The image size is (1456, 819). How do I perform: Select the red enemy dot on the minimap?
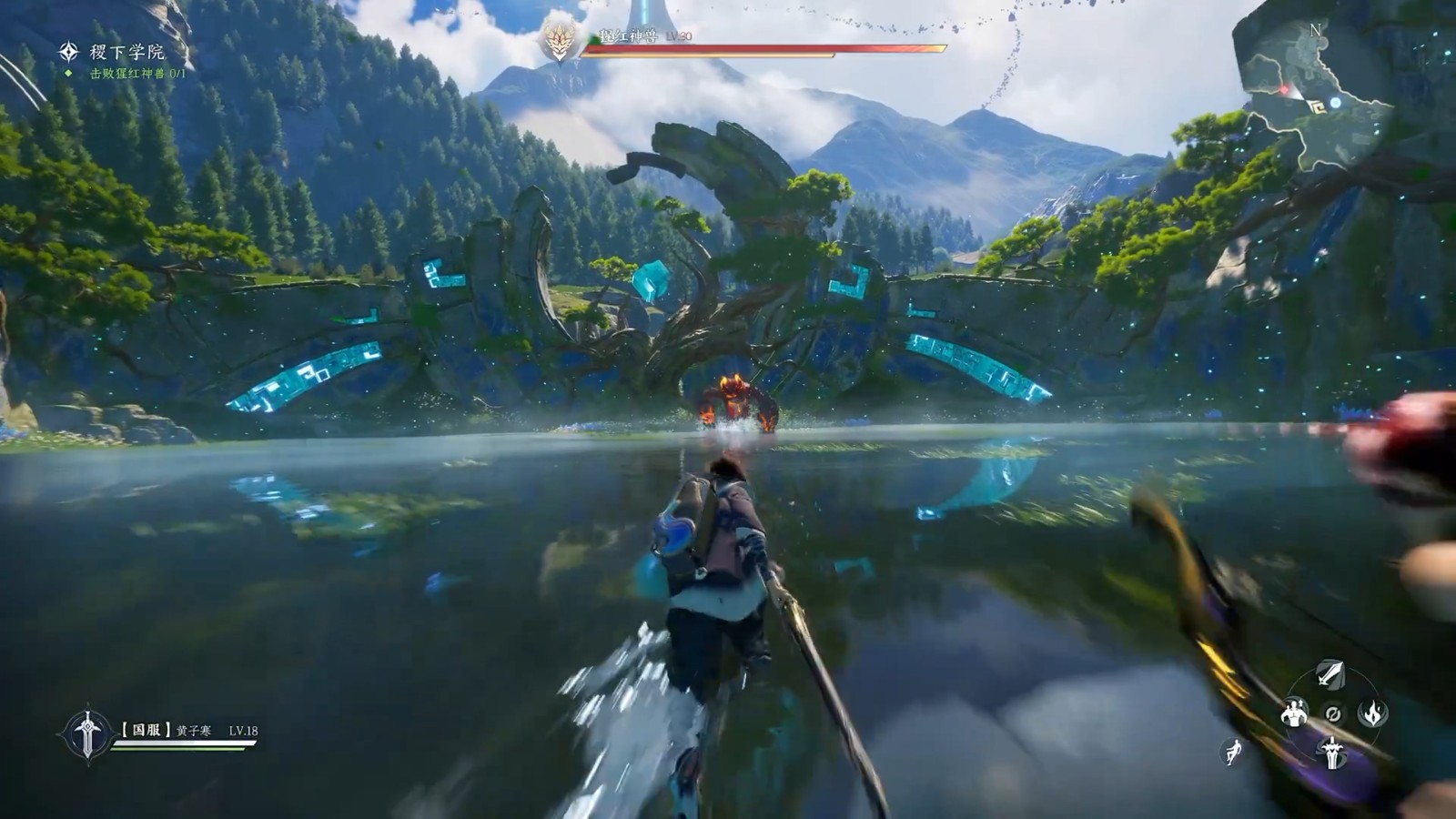click(x=1285, y=89)
